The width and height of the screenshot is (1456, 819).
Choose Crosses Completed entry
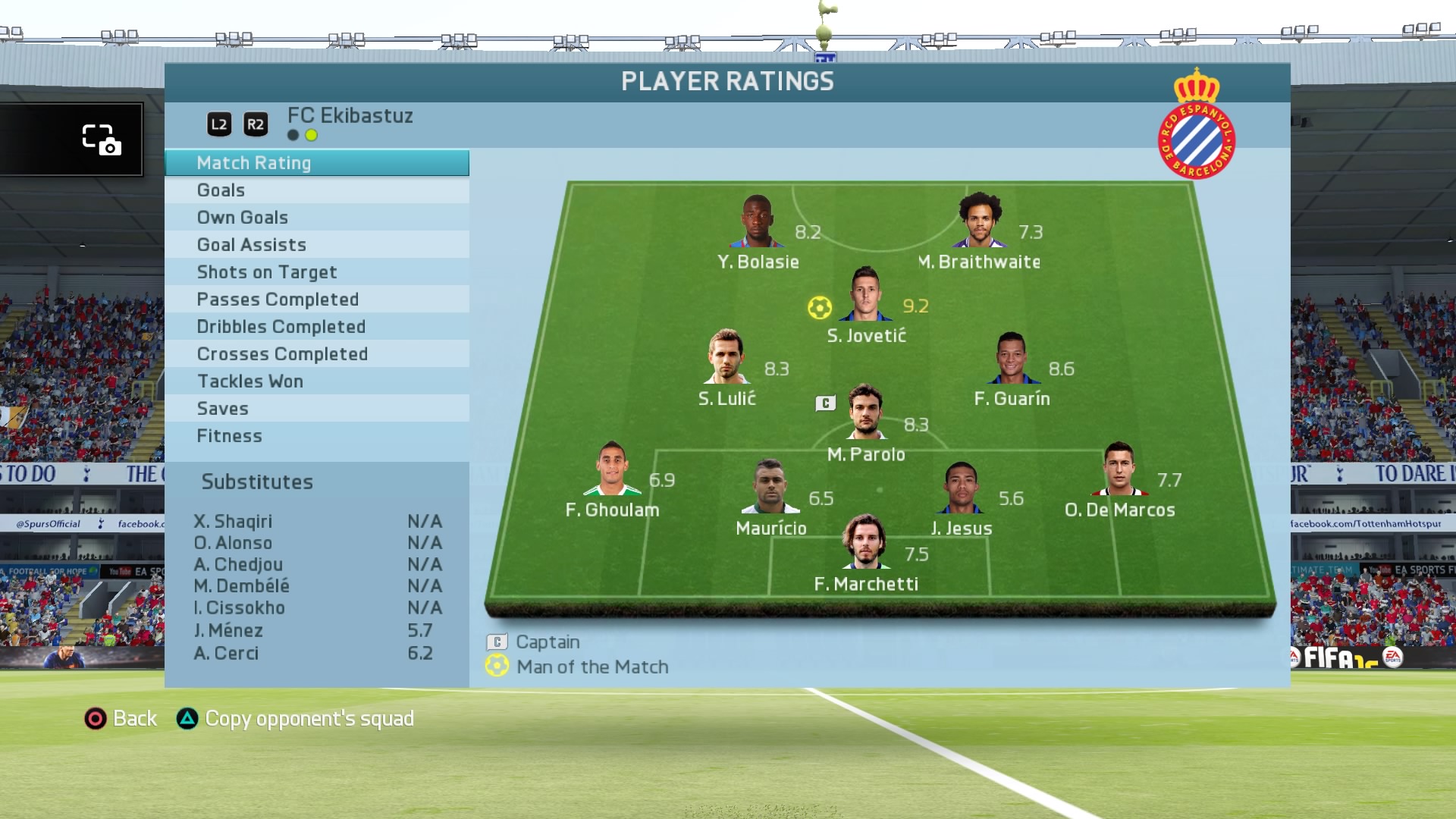317,354
